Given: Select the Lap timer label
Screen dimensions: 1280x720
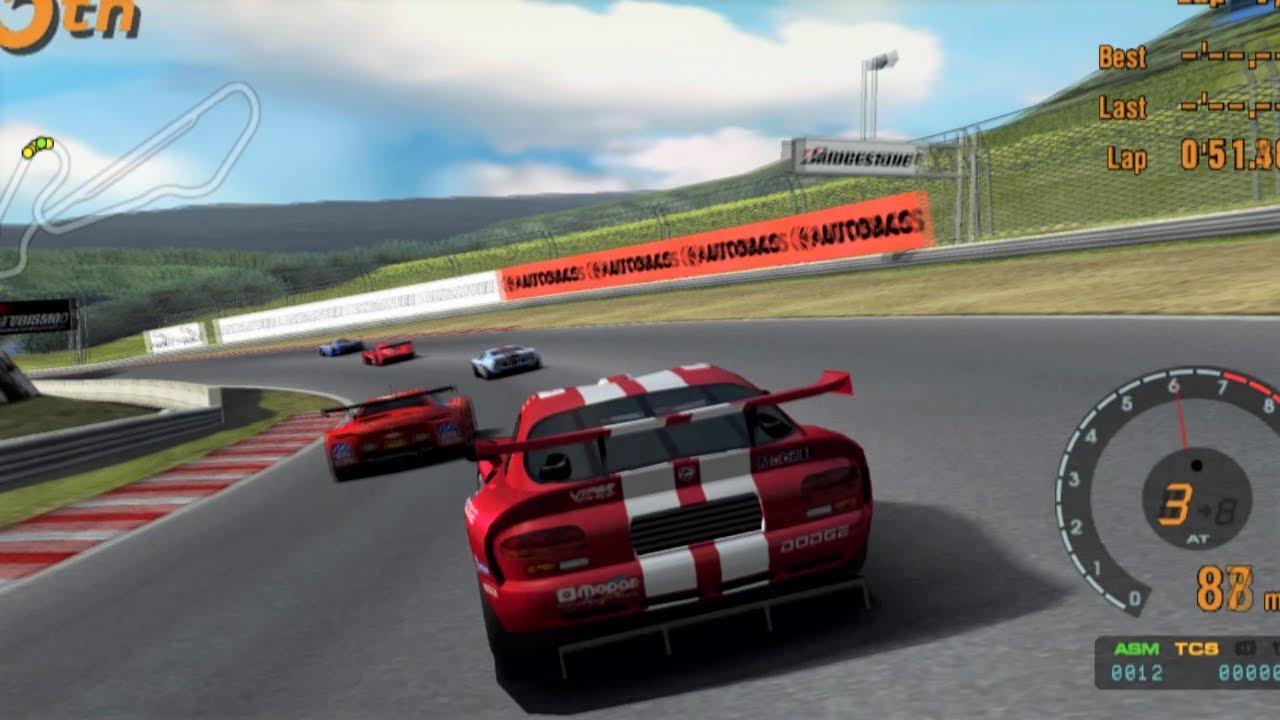Looking at the screenshot, I should [1126, 158].
